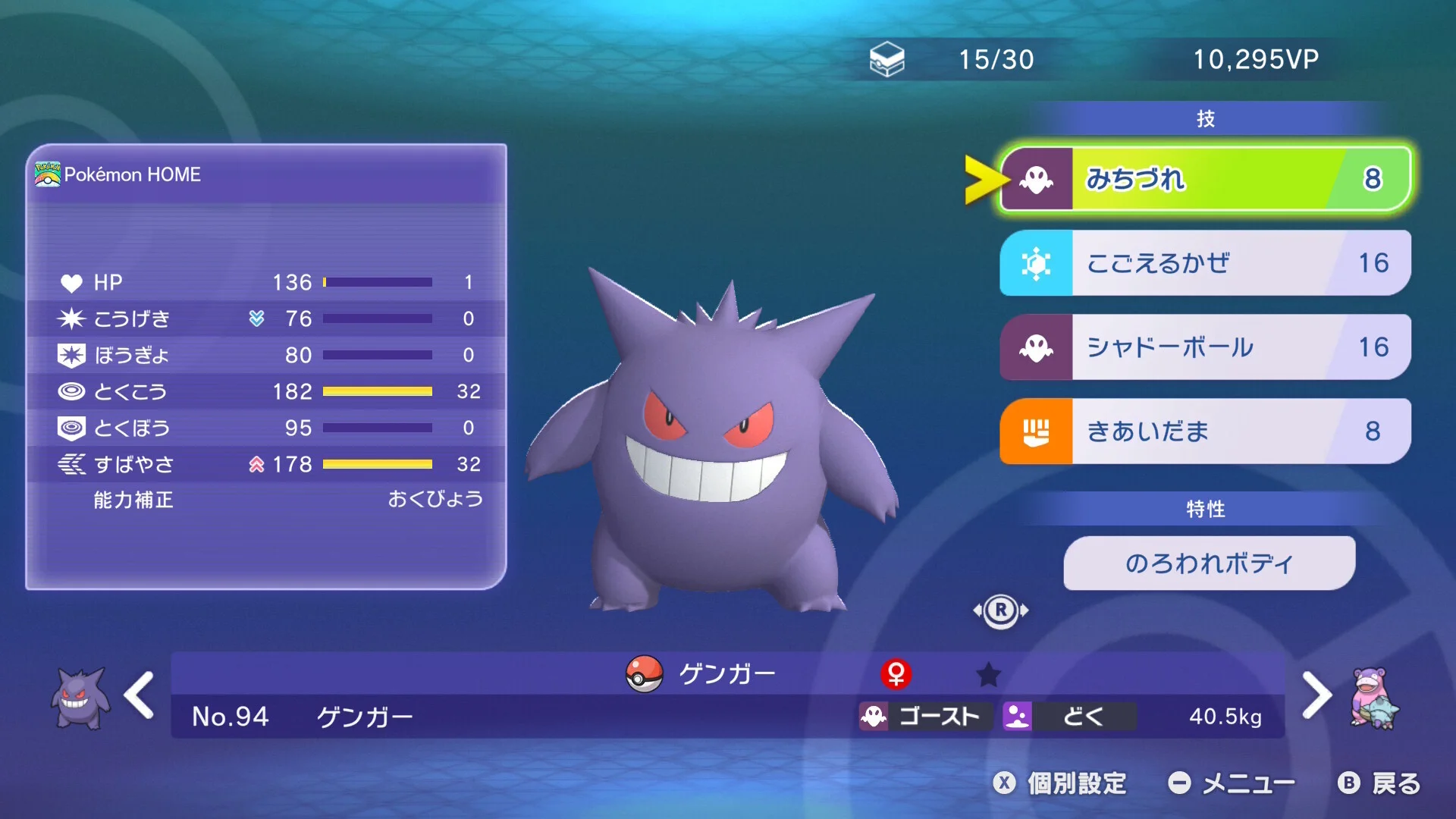Go back with 戻る
The image size is (1456, 819).
[1380, 783]
